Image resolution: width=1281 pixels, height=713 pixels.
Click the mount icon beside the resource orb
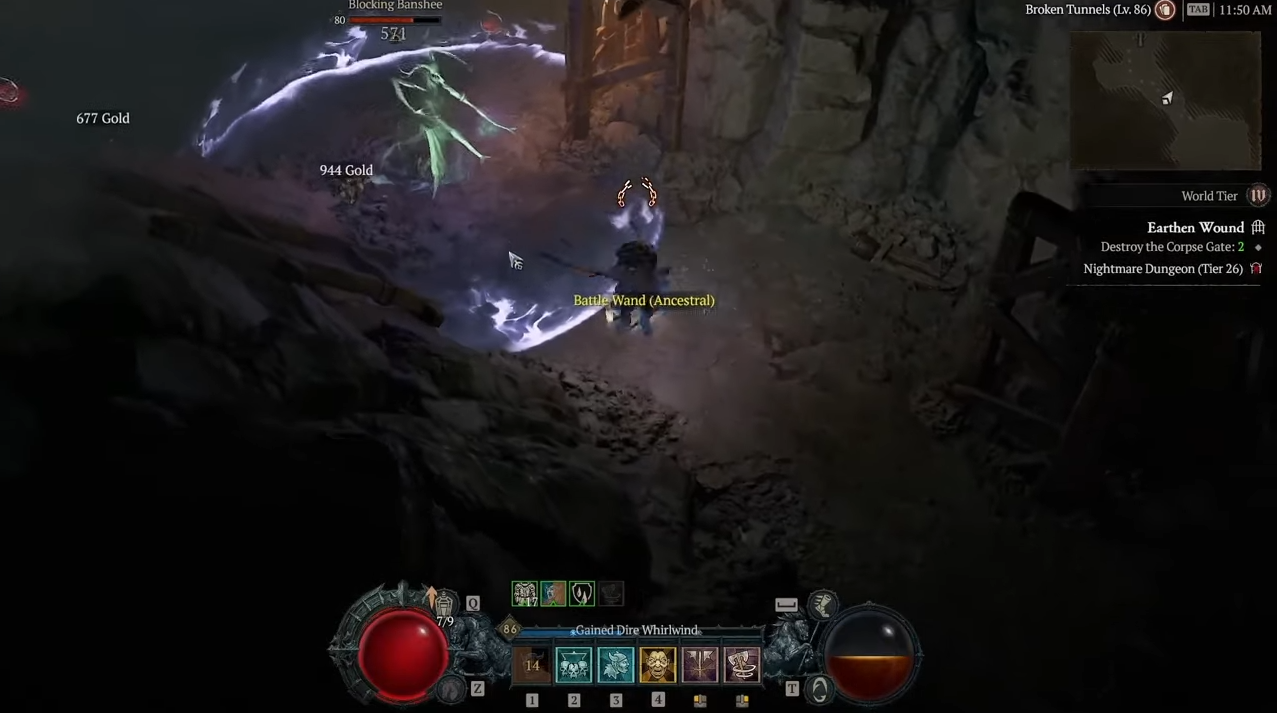click(819, 688)
